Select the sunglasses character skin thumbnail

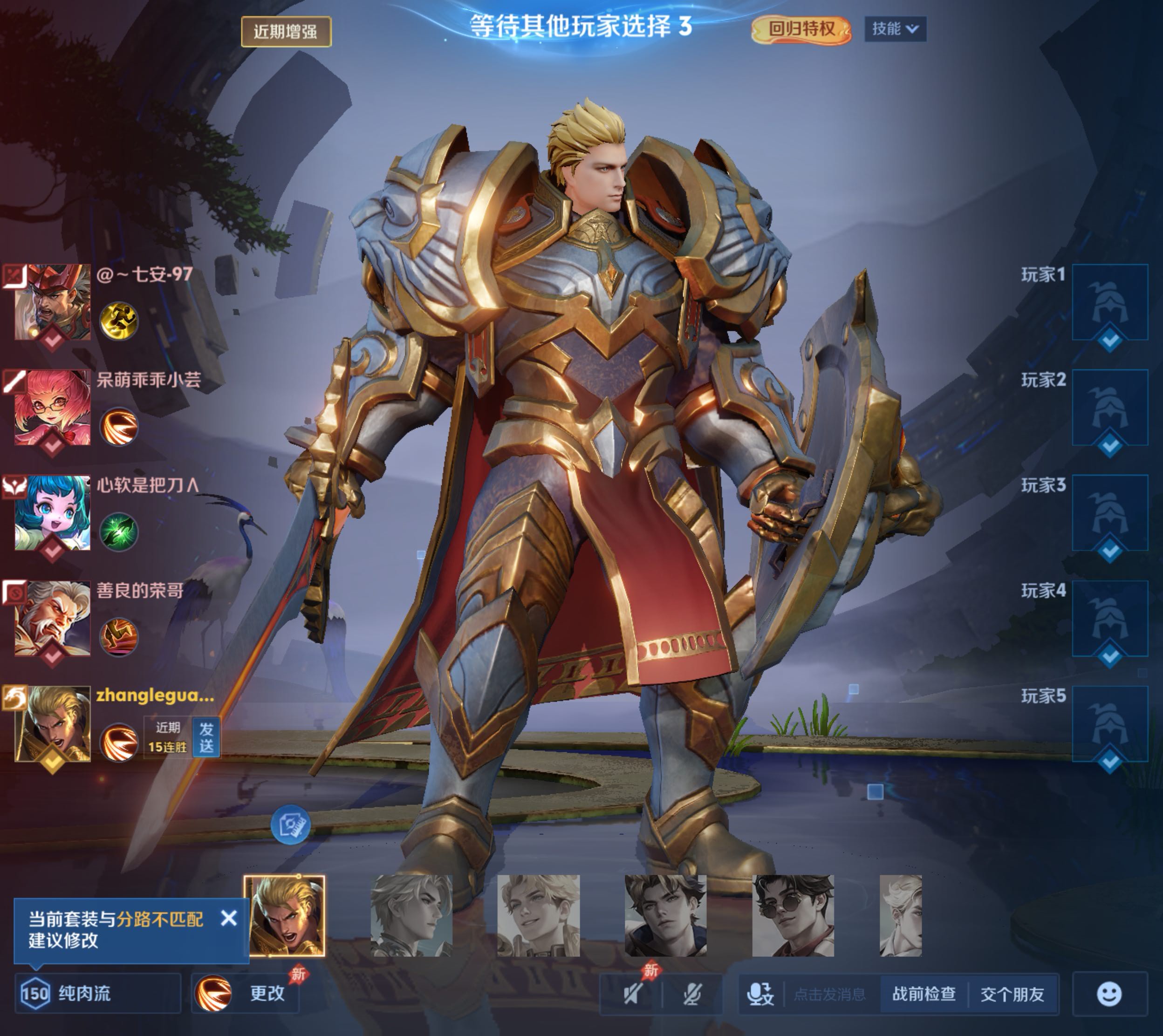793,916
